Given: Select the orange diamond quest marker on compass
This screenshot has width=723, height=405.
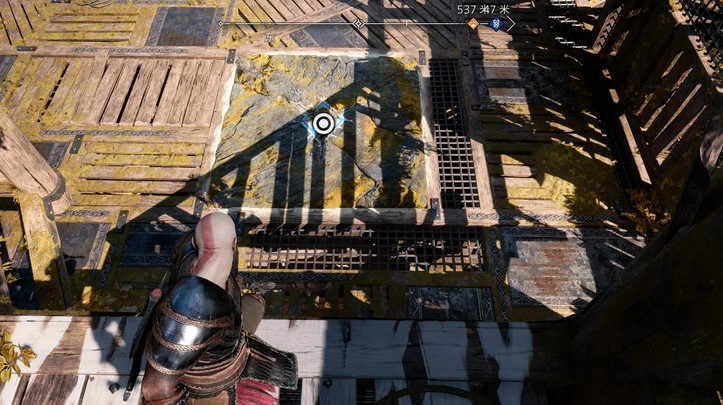Looking at the screenshot, I should pyautogui.click(x=473, y=23).
